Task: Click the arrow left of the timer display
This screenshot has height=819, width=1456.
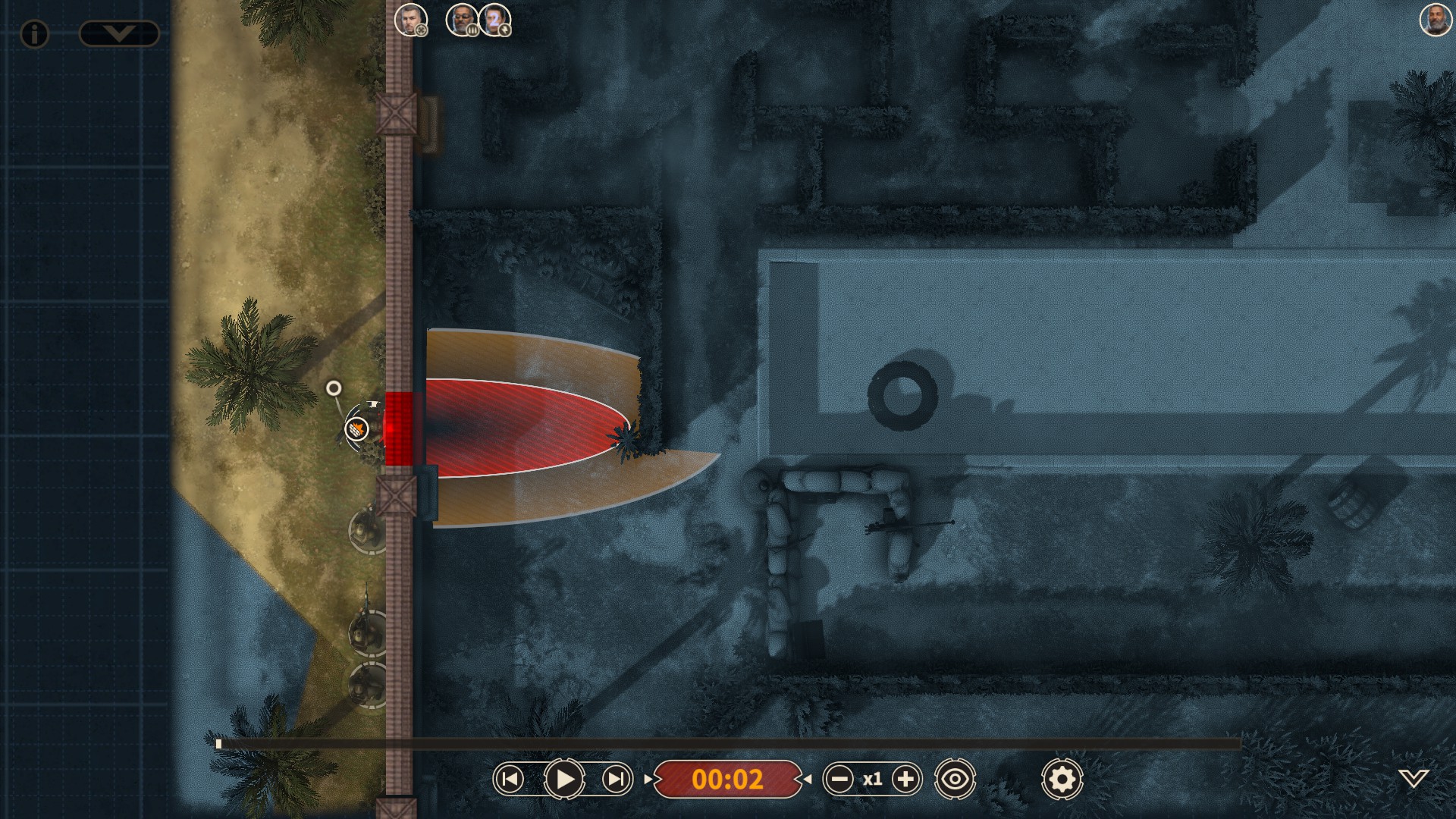Action: point(648,777)
